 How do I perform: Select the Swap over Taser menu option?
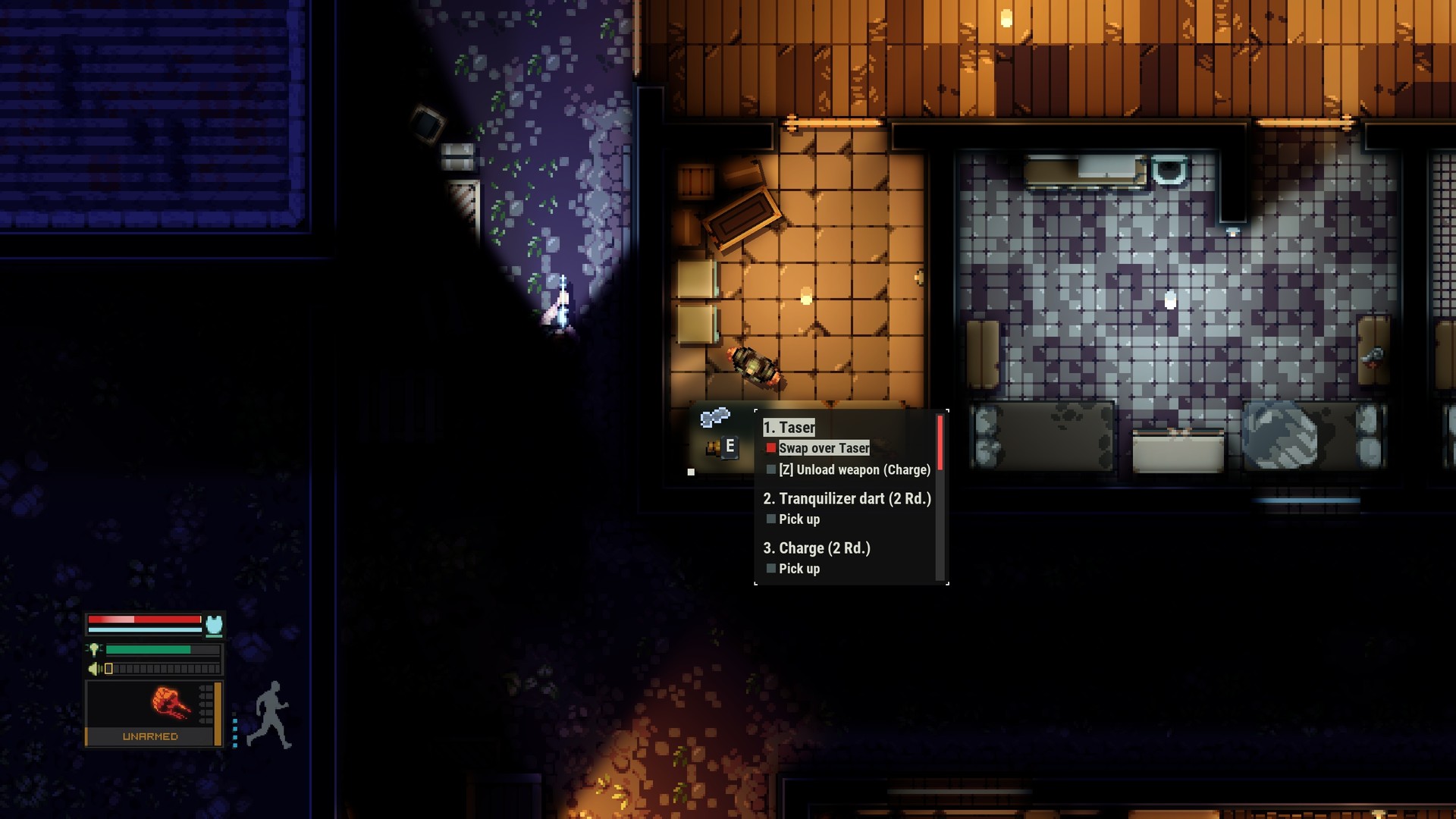point(823,448)
